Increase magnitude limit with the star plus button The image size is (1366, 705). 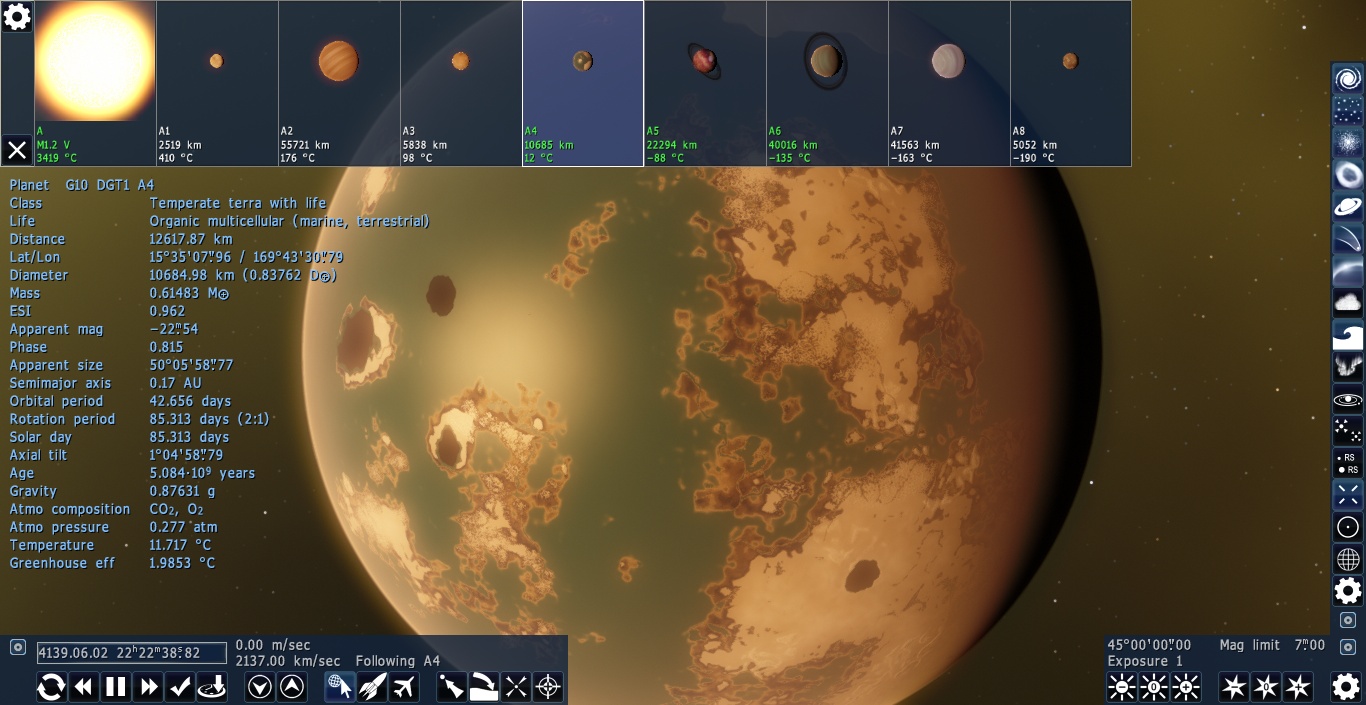tap(1298, 687)
